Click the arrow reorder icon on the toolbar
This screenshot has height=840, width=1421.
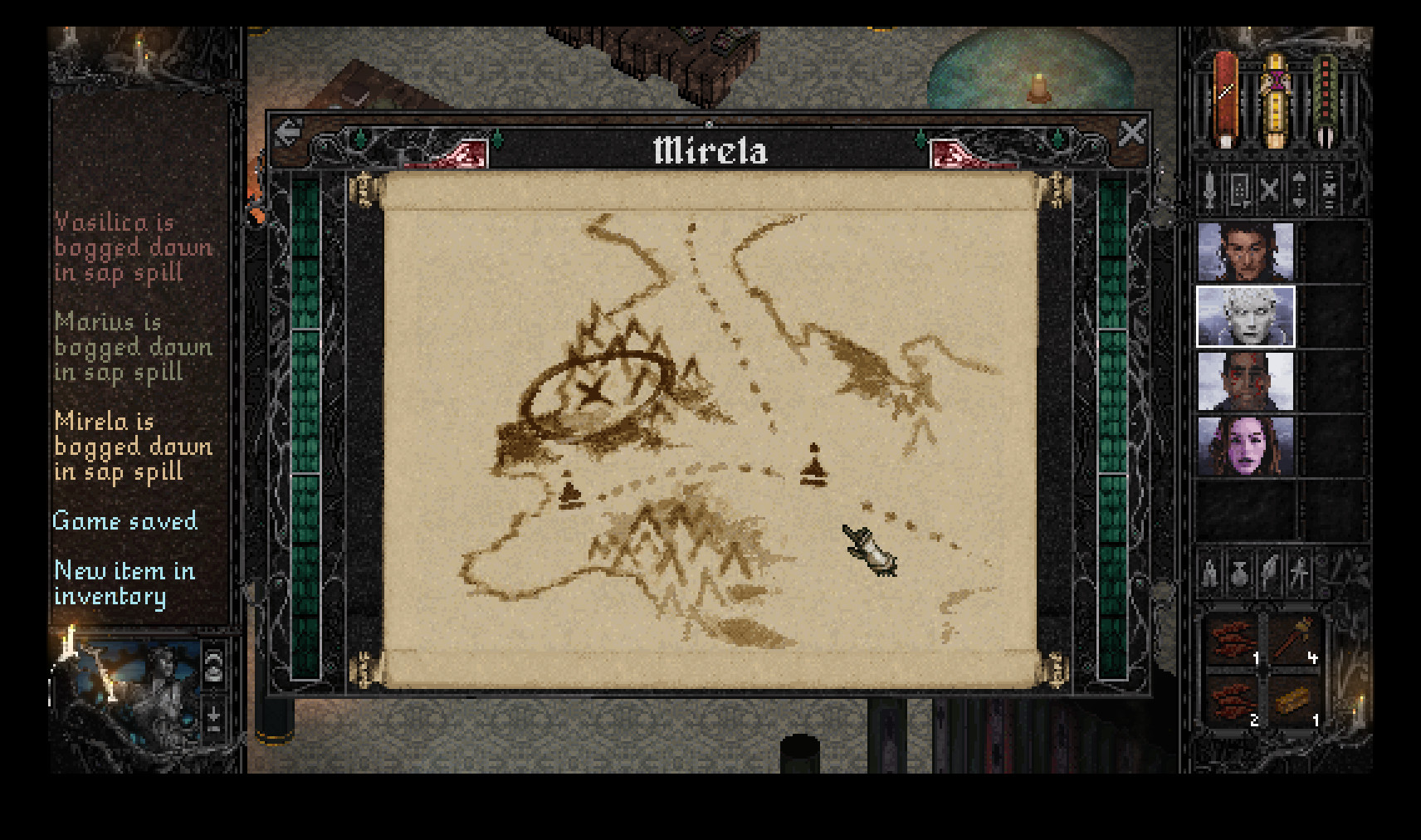tap(1297, 188)
